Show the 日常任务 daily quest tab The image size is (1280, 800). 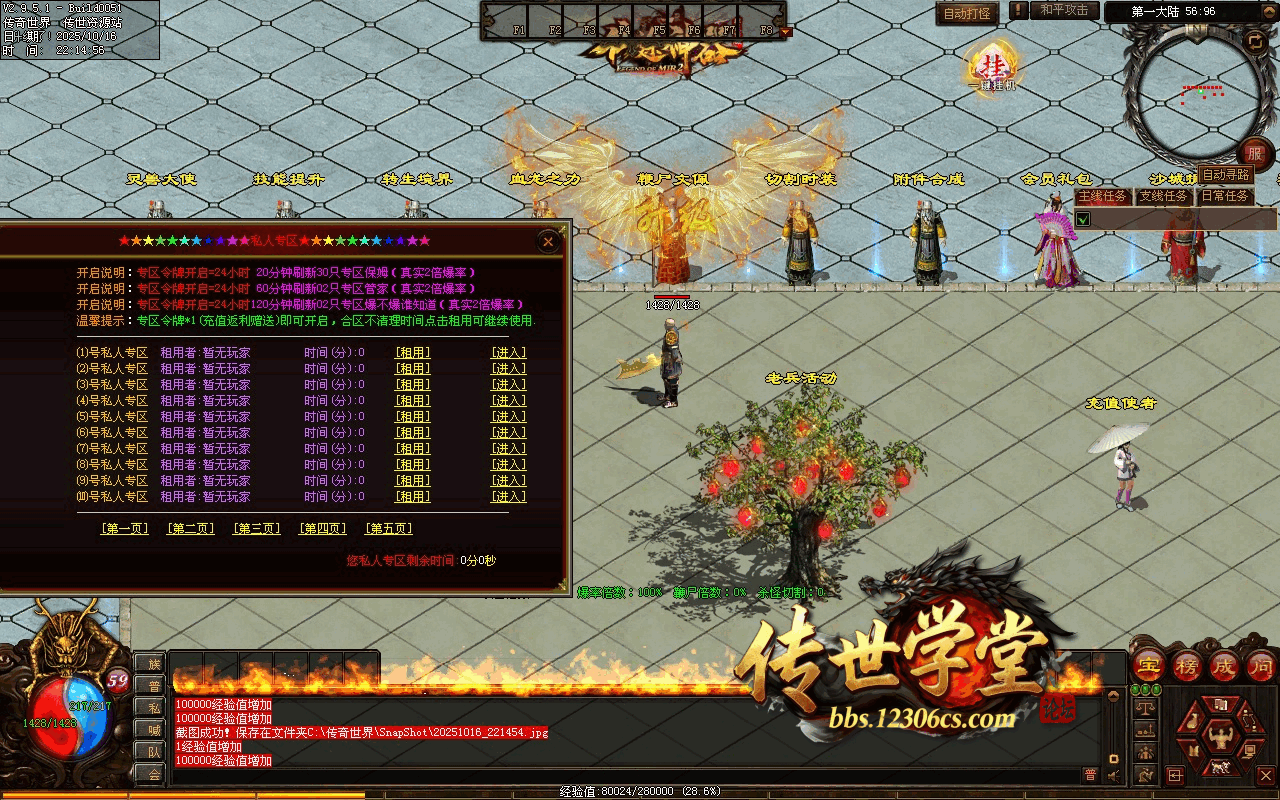coord(1225,197)
